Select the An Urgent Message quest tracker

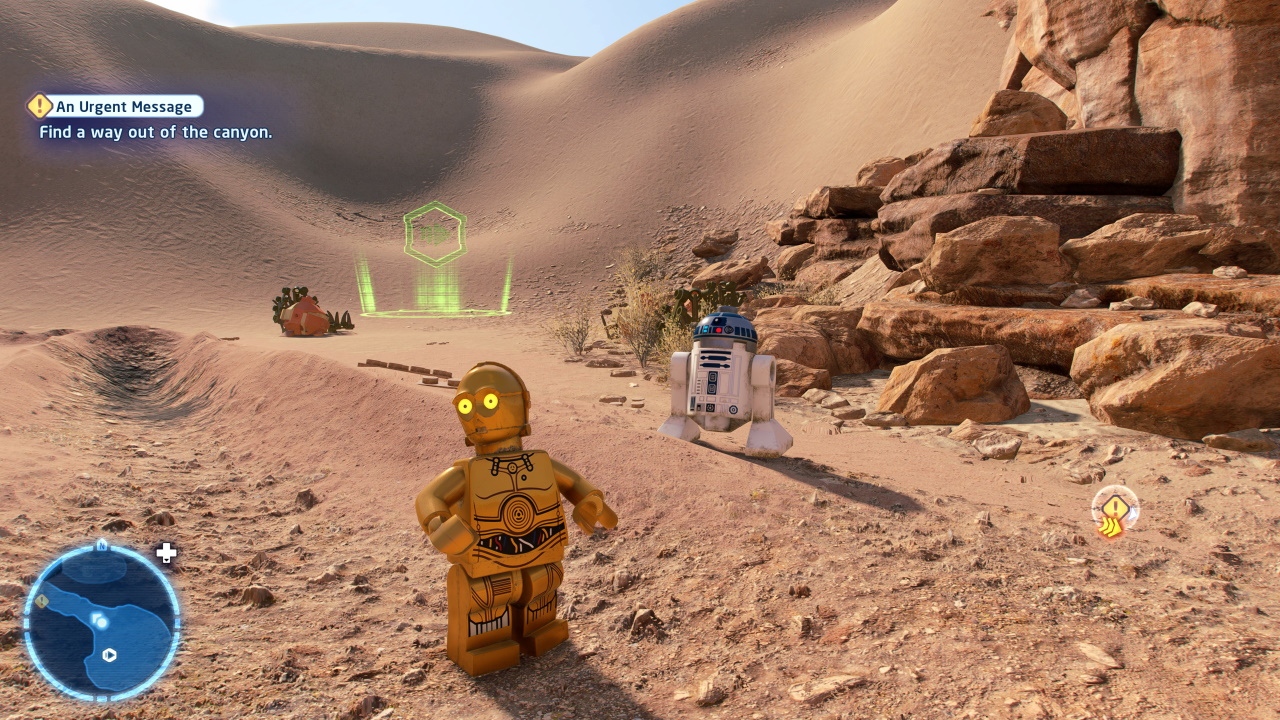(124, 107)
